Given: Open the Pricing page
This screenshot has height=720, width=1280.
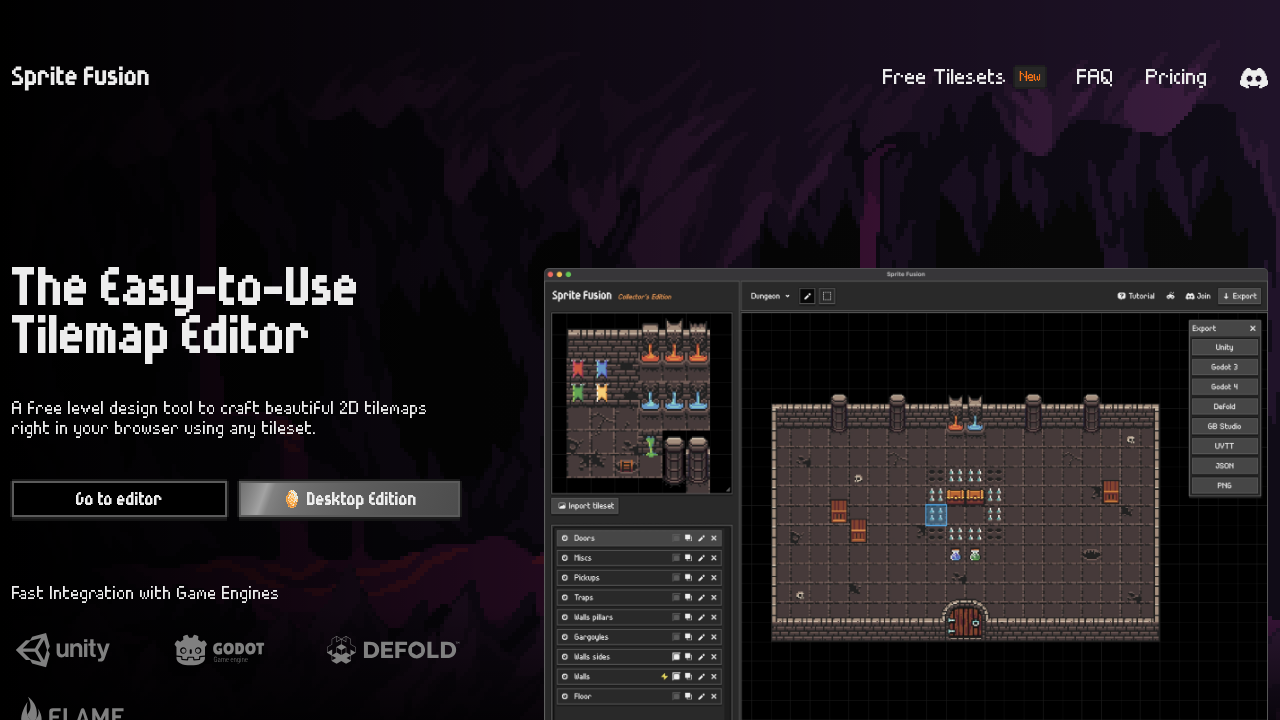Looking at the screenshot, I should click(1175, 77).
